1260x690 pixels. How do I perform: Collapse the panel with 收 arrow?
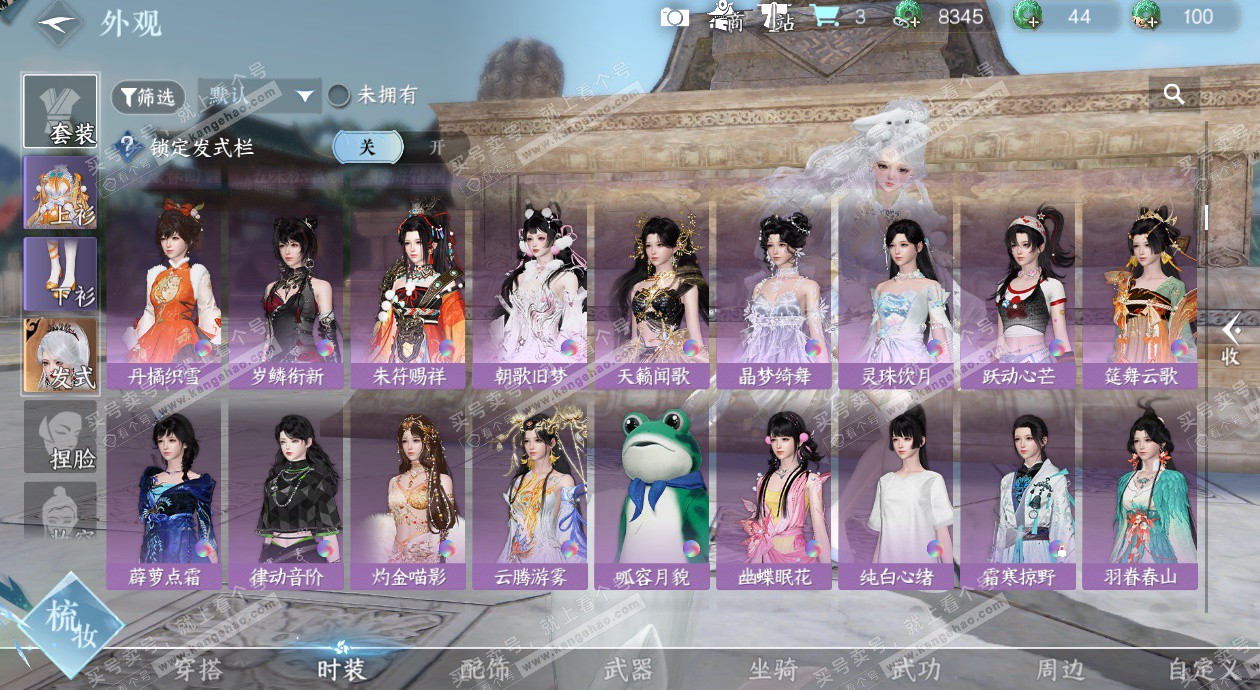(1231, 340)
